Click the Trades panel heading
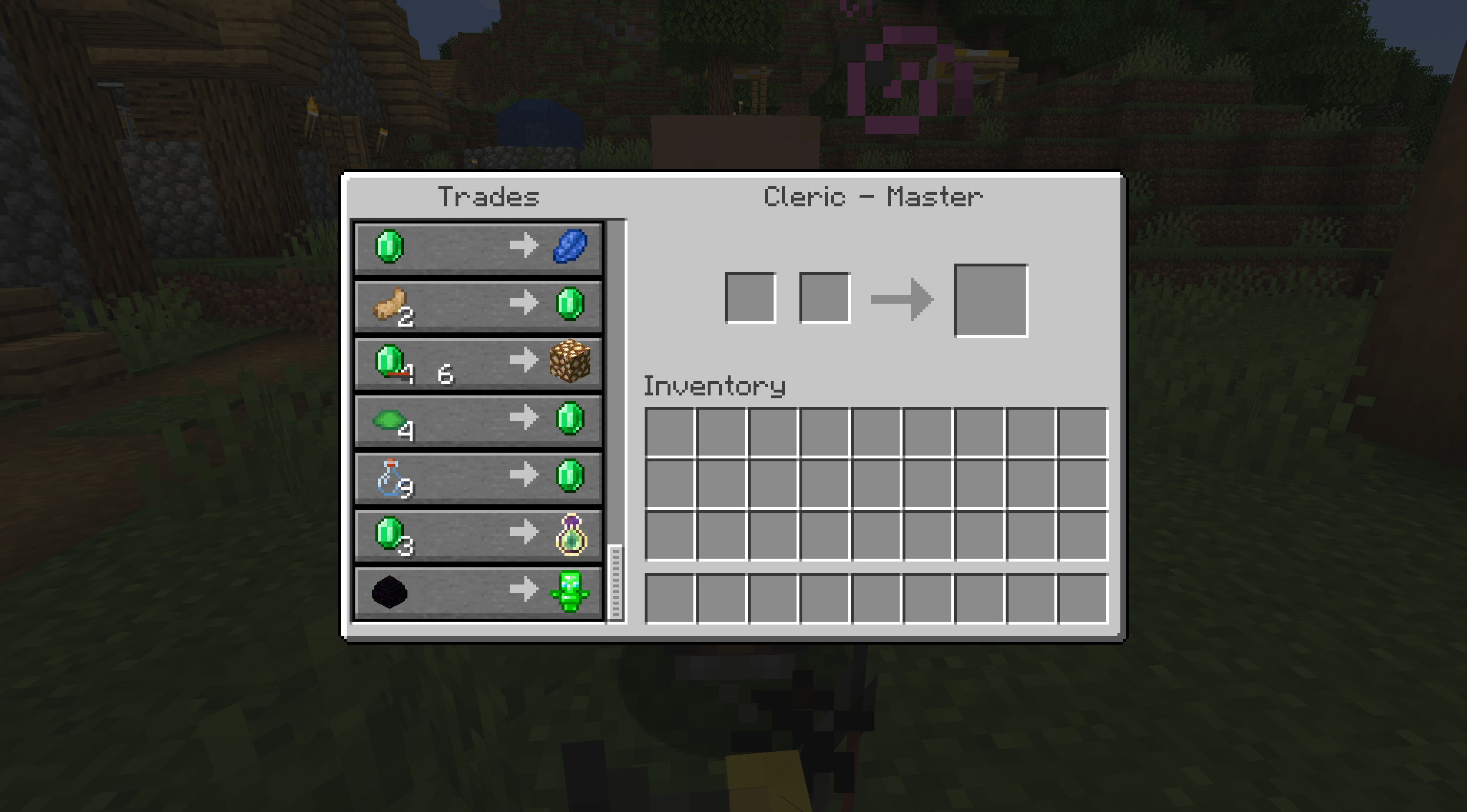The image size is (1467, 812). point(488,197)
